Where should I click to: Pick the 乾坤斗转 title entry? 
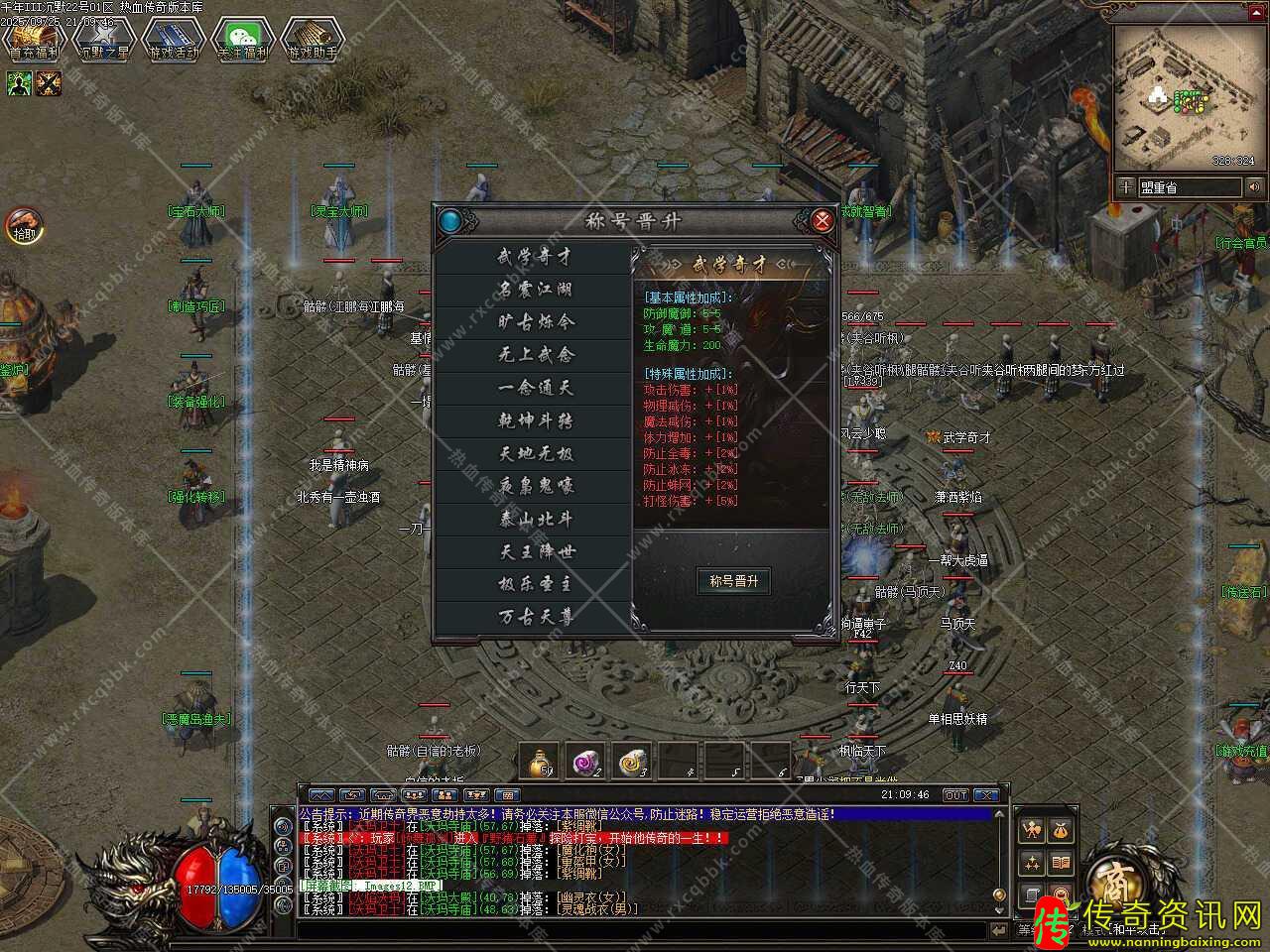(x=535, y=420)
